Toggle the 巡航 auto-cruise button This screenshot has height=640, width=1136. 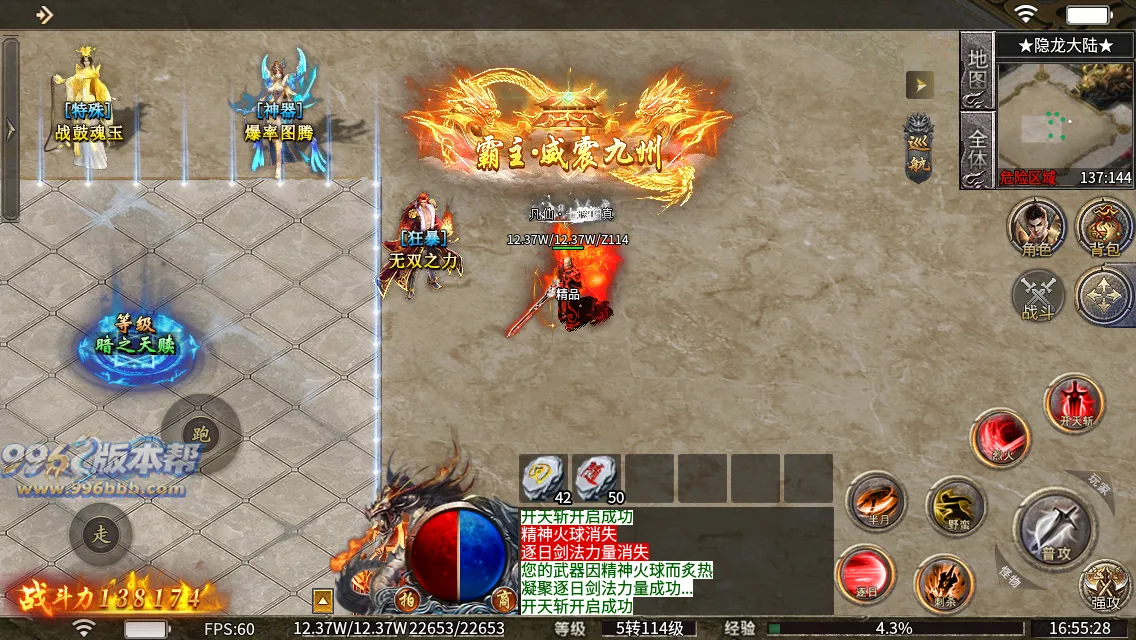(918, 150)
